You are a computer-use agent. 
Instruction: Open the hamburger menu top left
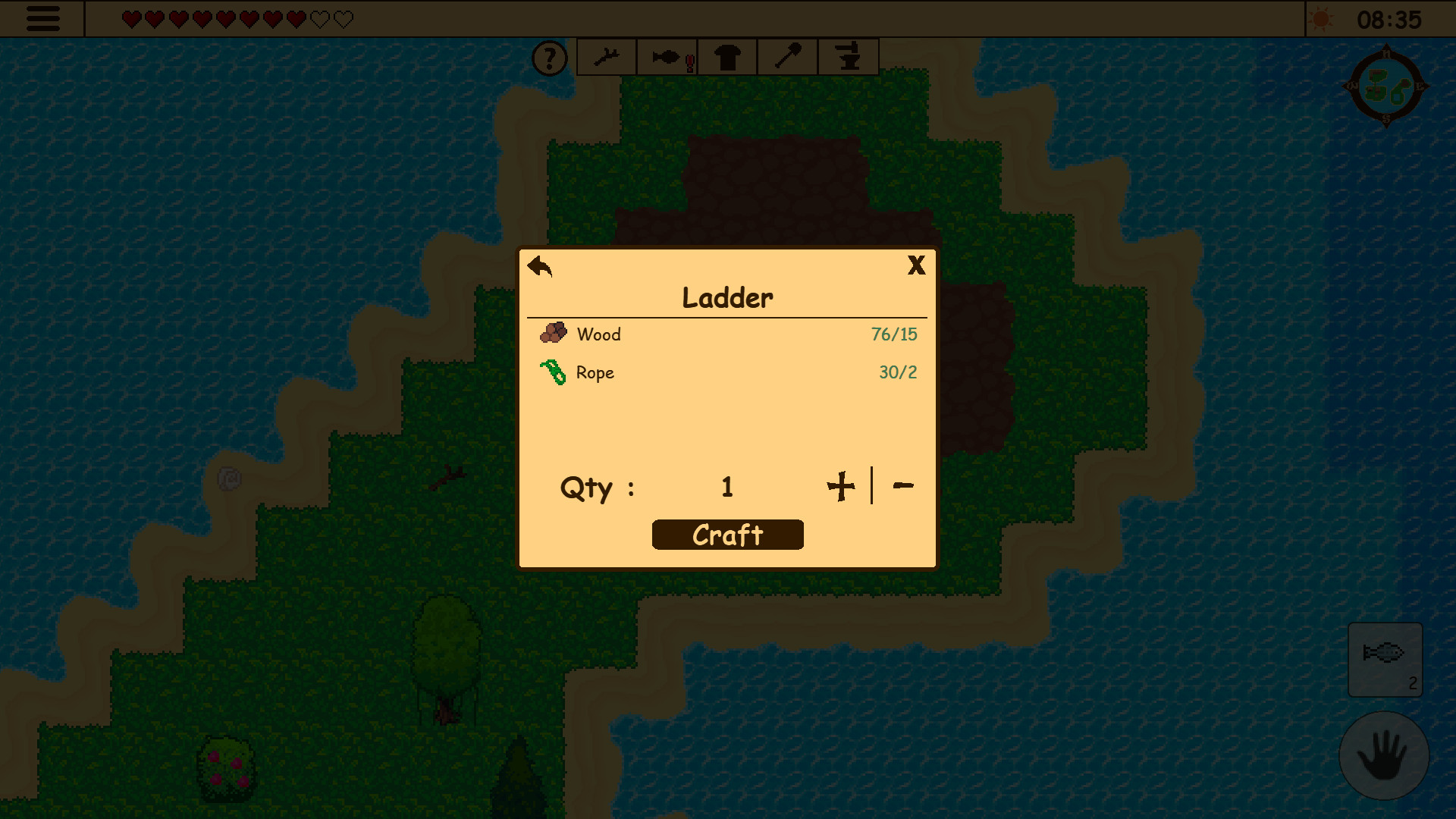click(42, 19)
